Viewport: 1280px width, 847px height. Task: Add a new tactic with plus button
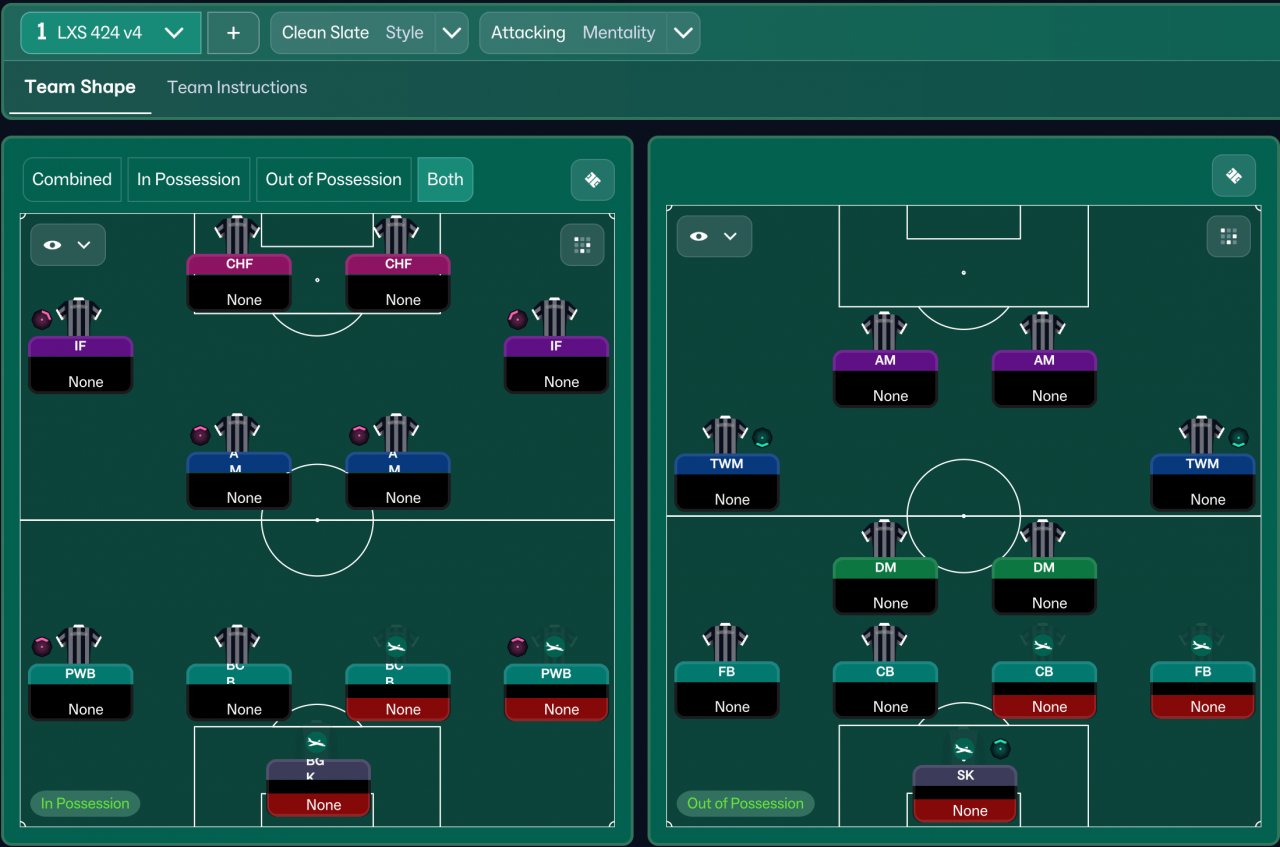click(x=233, y=33)
